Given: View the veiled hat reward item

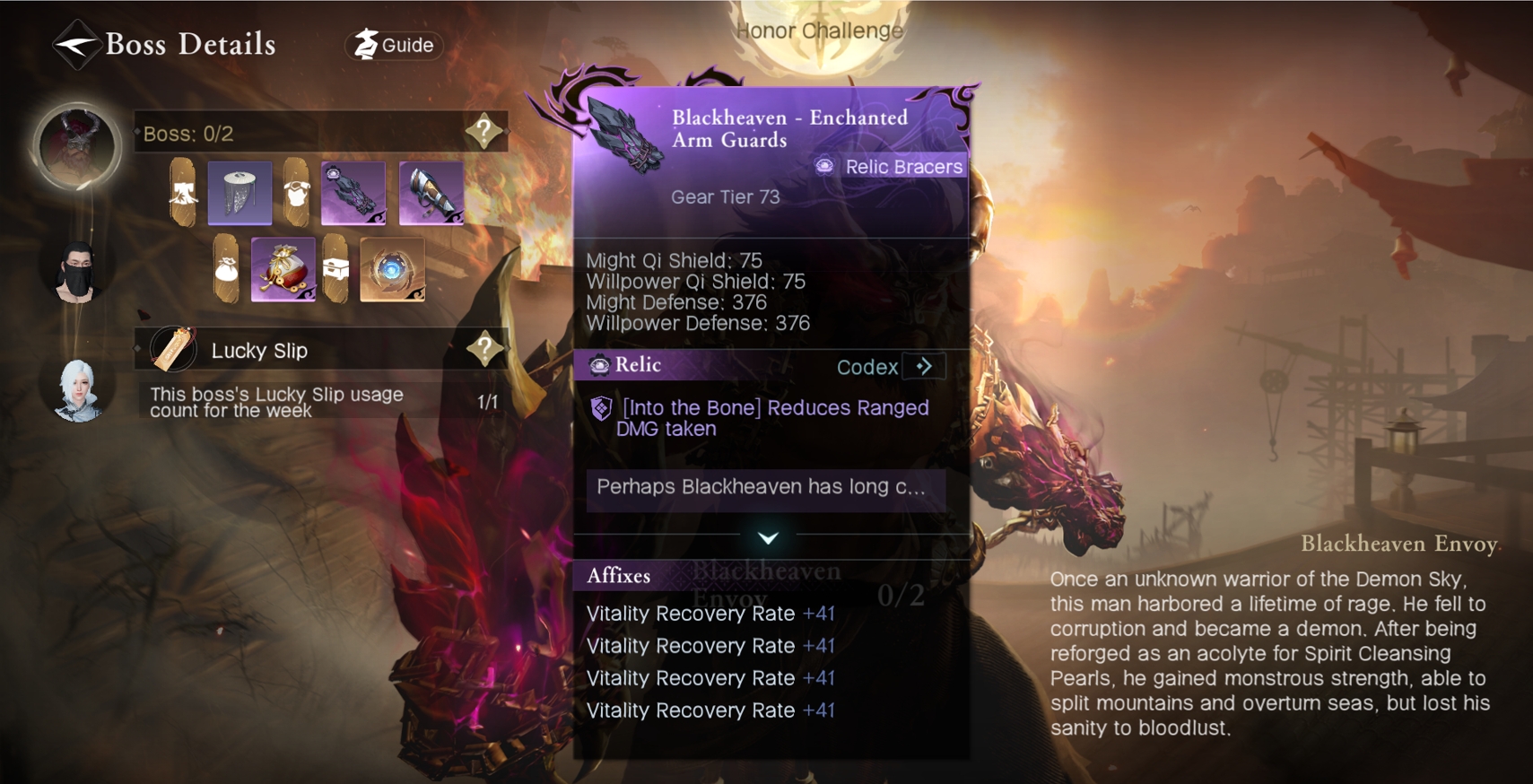Looking at the screenshot, I should [x=240, y=193].
